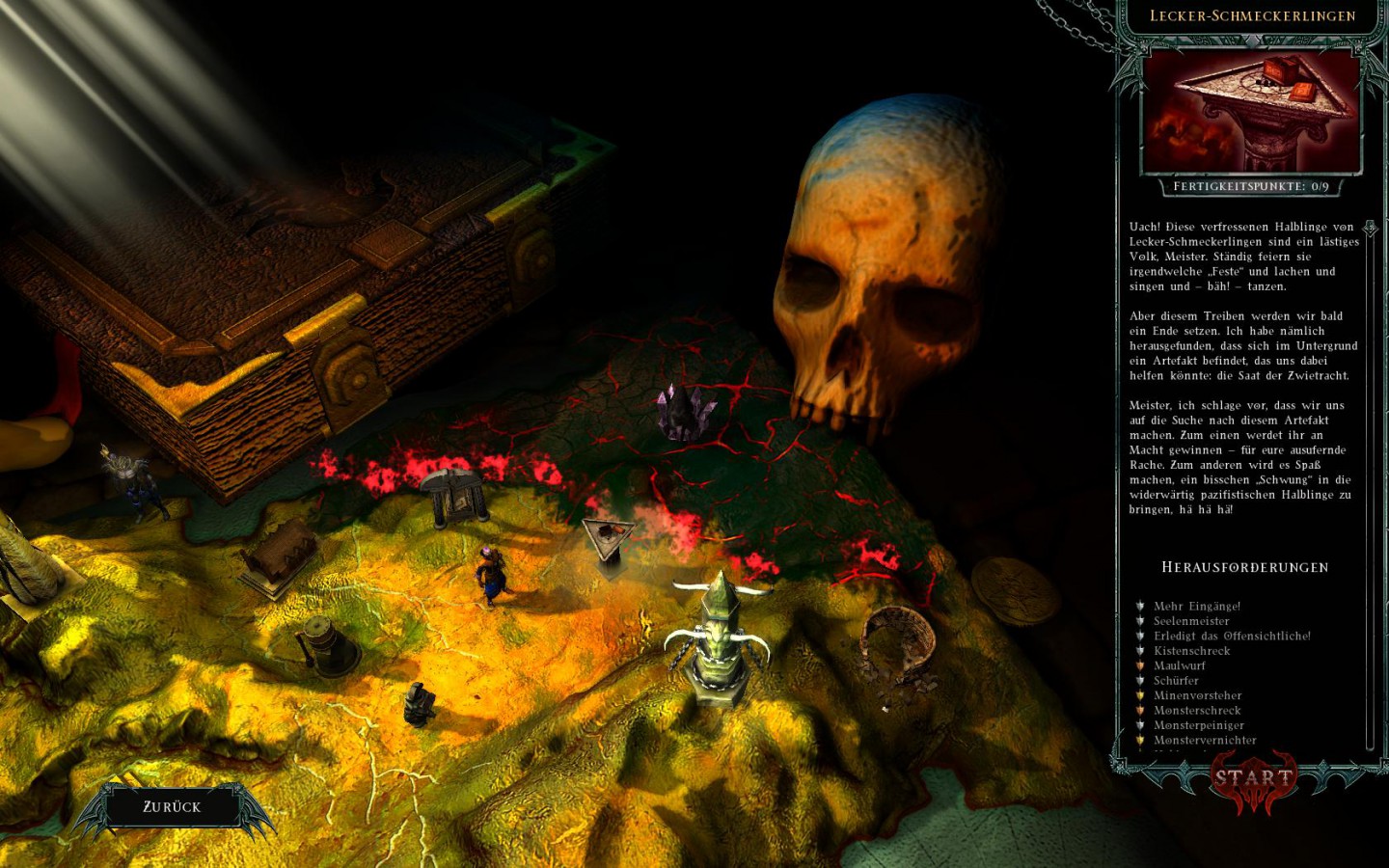Image resolution: width=1389 pixels, height=868 pixels.
Task: Select the Erledigt das Offensichtliche challenge entry
Action: click(x=1230, y=637)
